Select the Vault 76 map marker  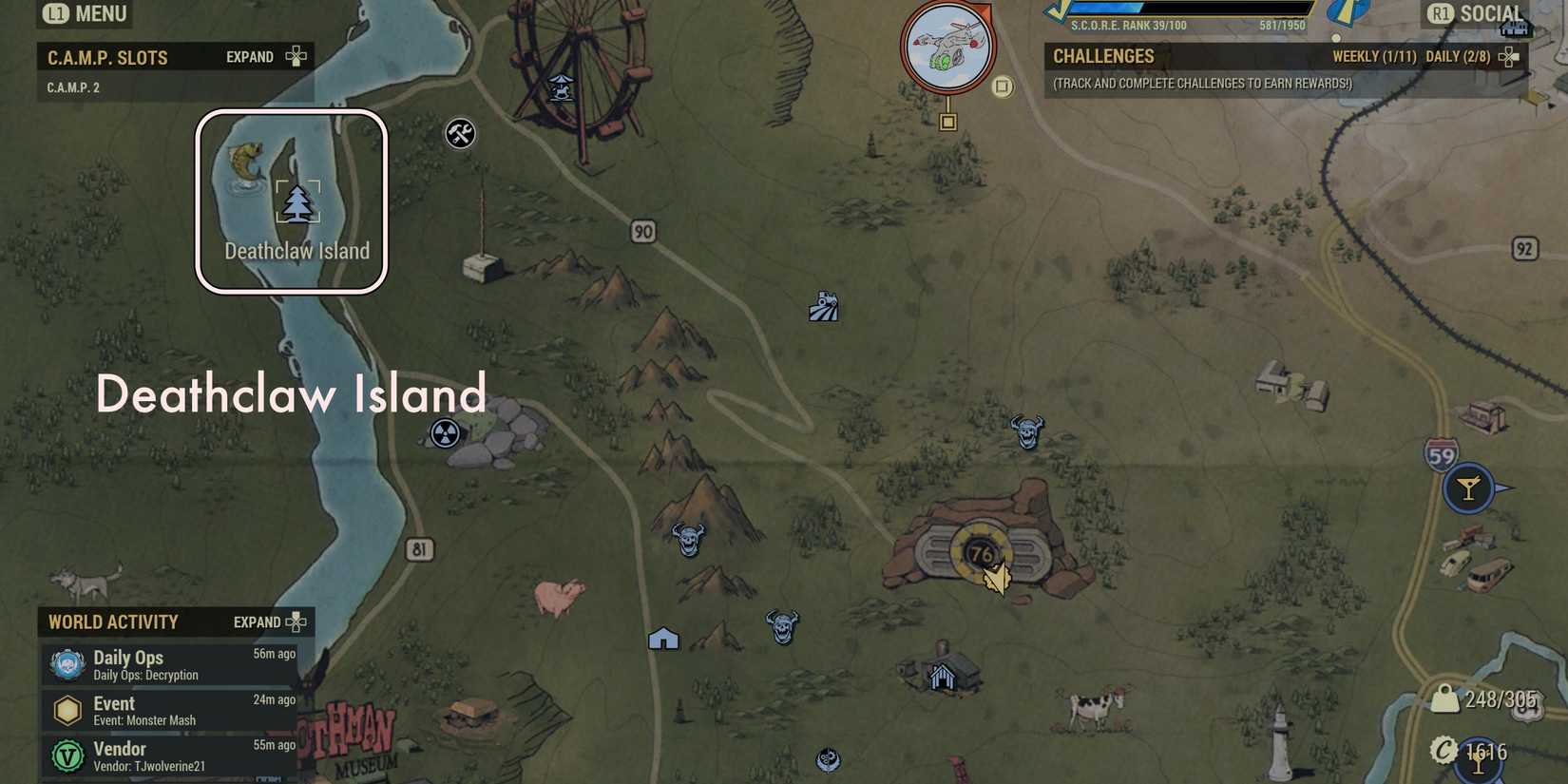click(x=984, y=551)
